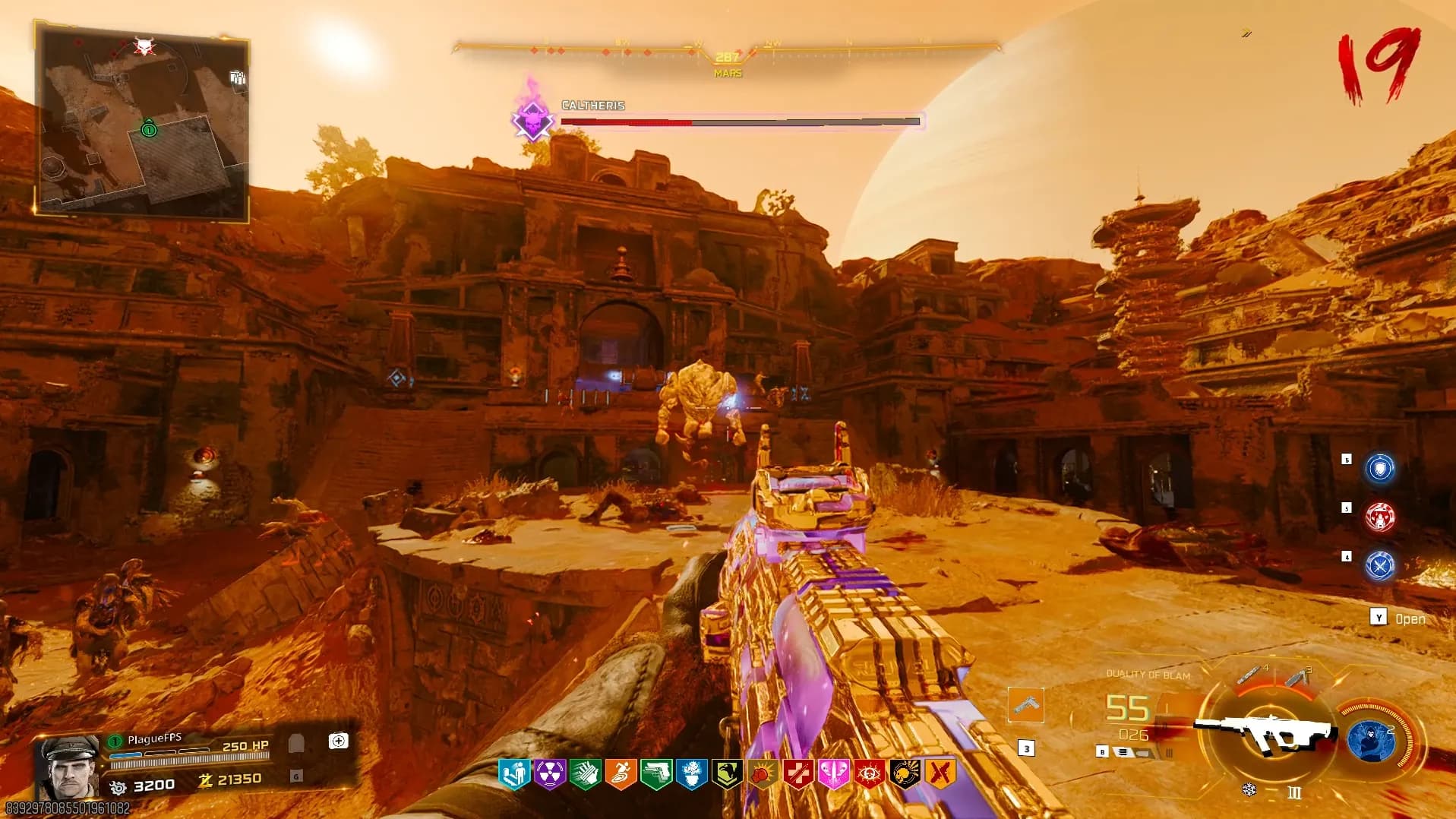The width and height of the screenshot is (1456, 819).
Task: Open the minimap in the corner
Action: 143,122
